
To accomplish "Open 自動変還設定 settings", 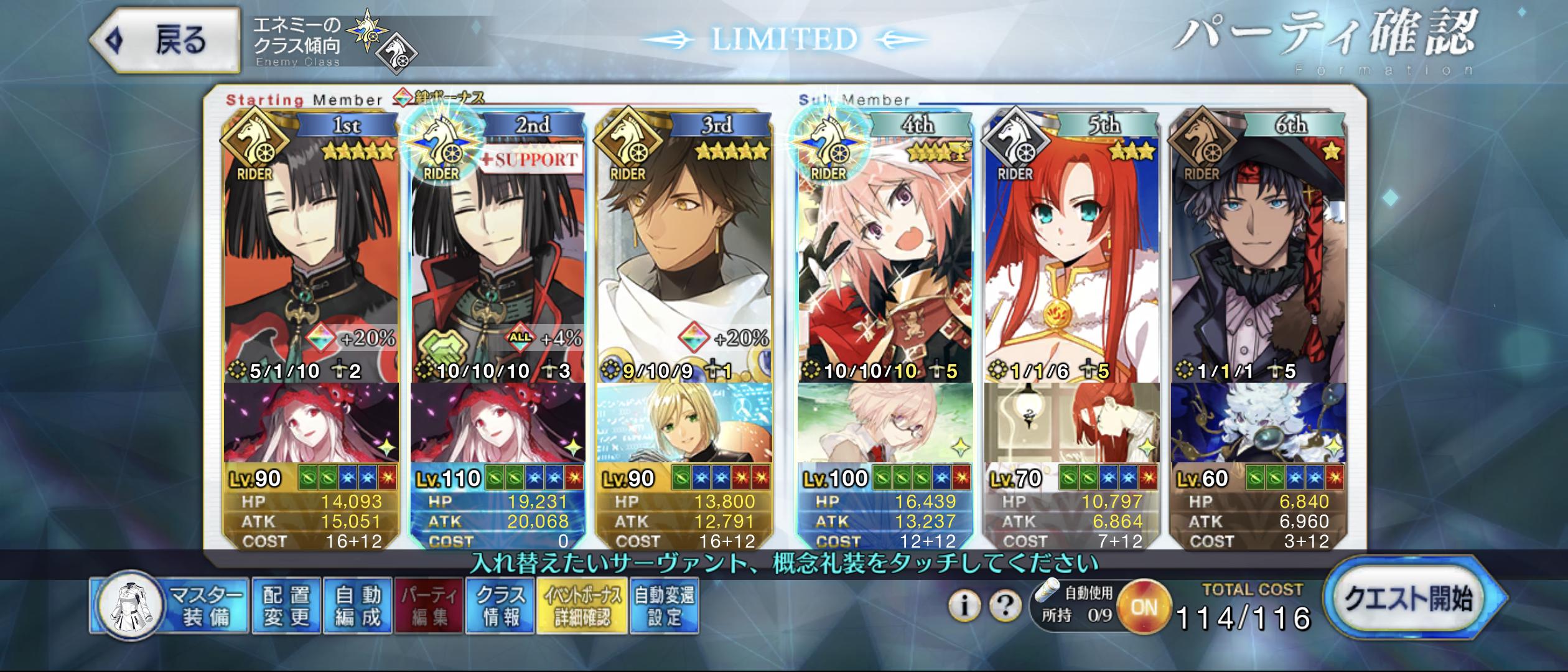I will pos(665,606).
